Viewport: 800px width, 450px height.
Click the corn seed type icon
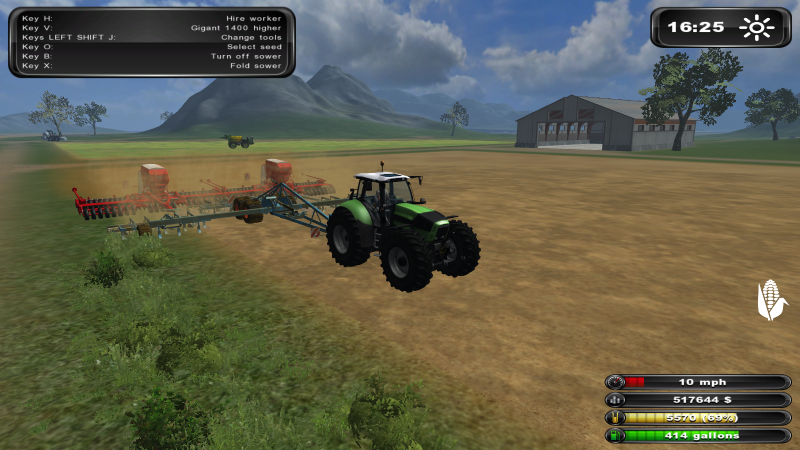[771, 300]
